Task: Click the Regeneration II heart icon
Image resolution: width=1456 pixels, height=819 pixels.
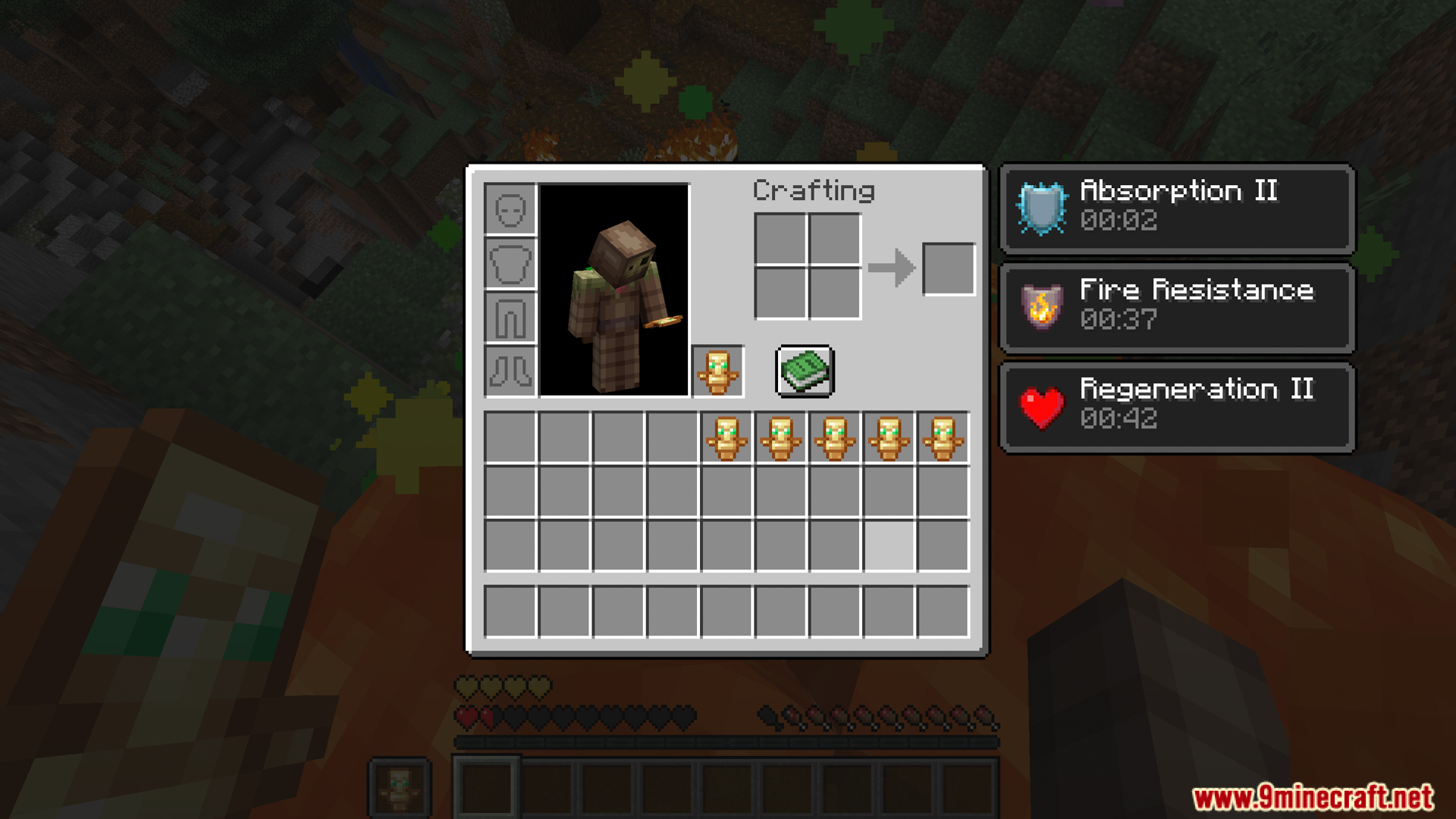Action: [1040, 406]
